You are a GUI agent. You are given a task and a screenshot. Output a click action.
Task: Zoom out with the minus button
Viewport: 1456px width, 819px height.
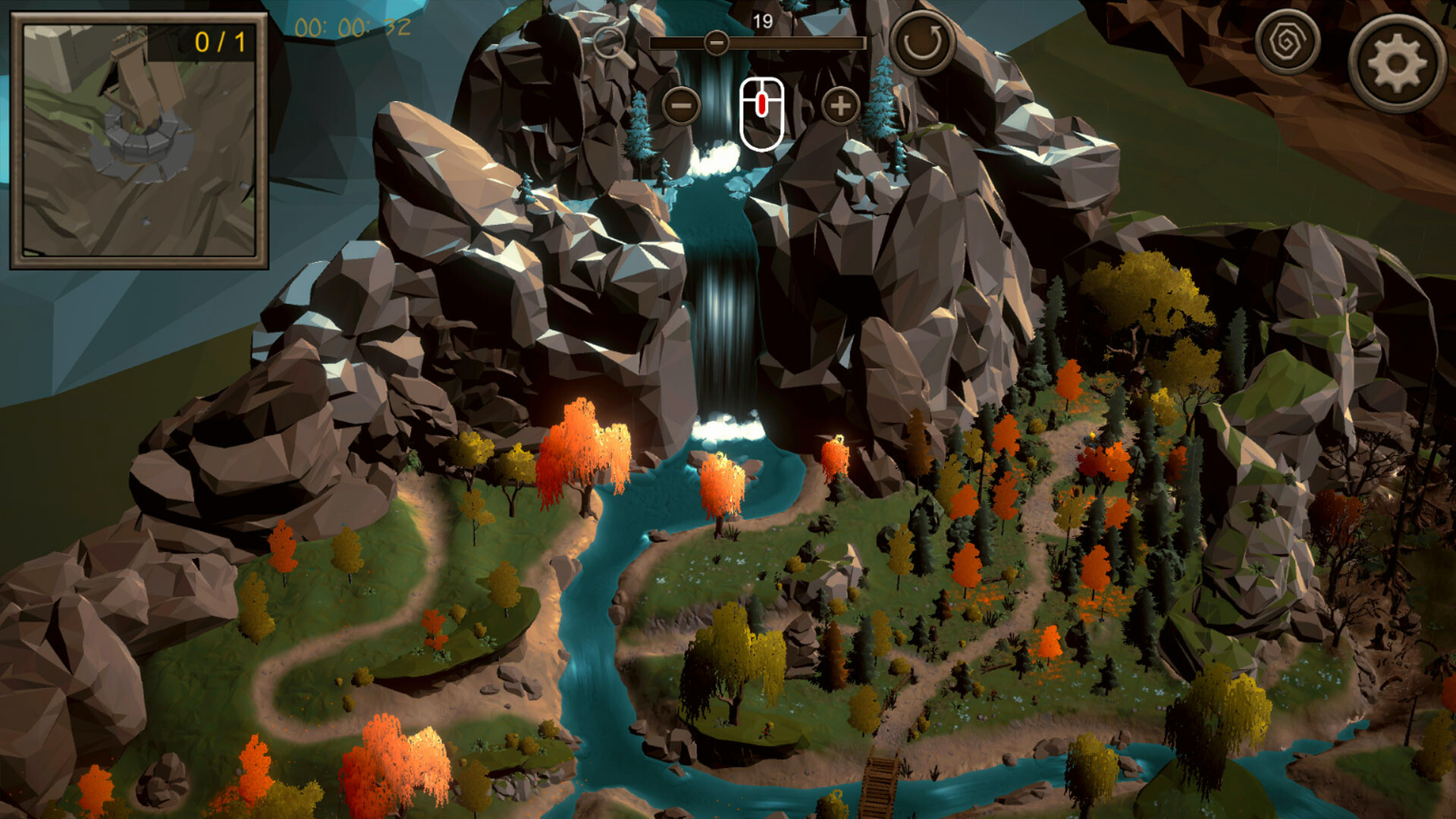[681, 106]
